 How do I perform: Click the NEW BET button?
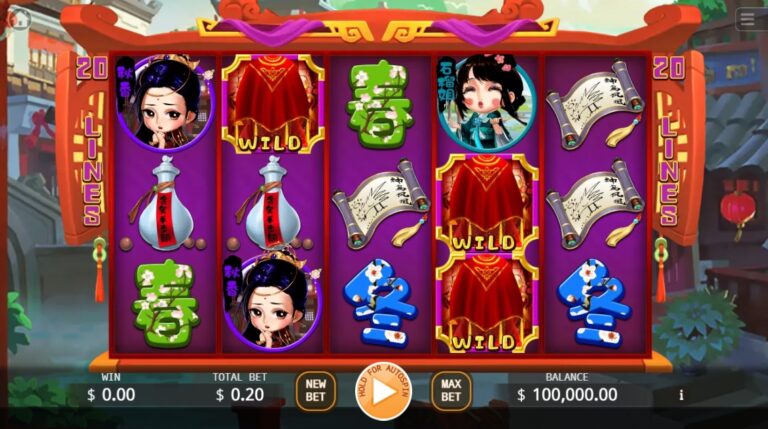(315, 391)
